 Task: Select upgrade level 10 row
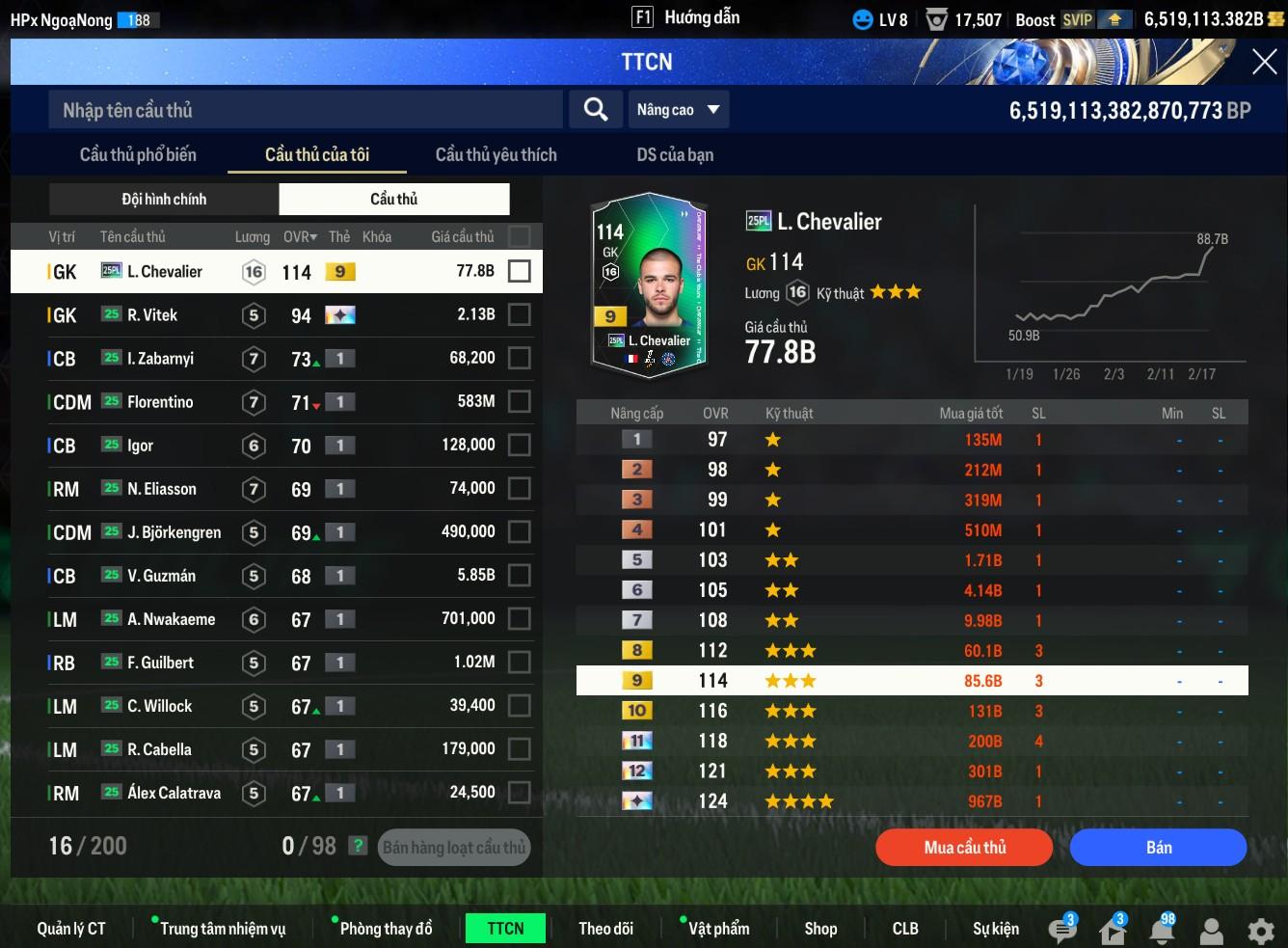911,711
